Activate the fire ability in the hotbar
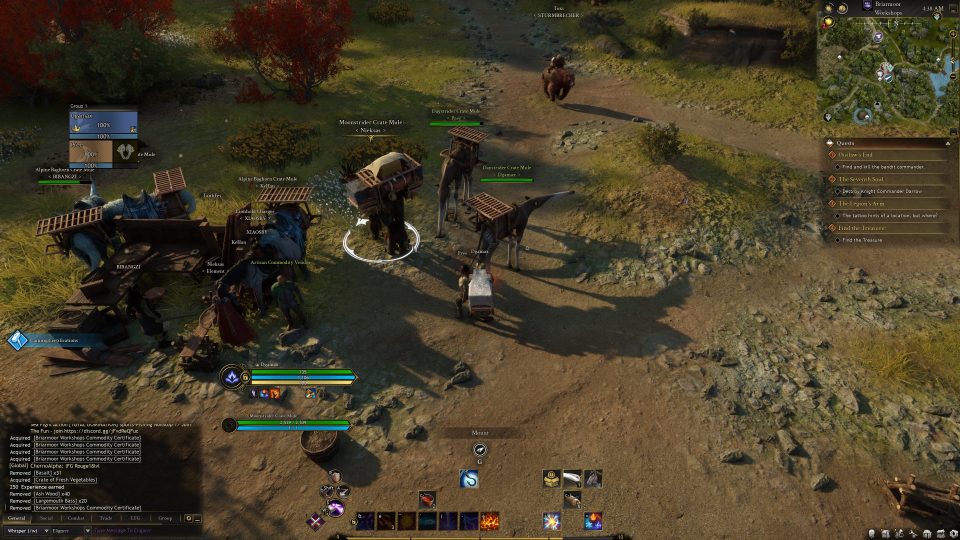This screenshot has height=540, width=960. tap(490, 521)
